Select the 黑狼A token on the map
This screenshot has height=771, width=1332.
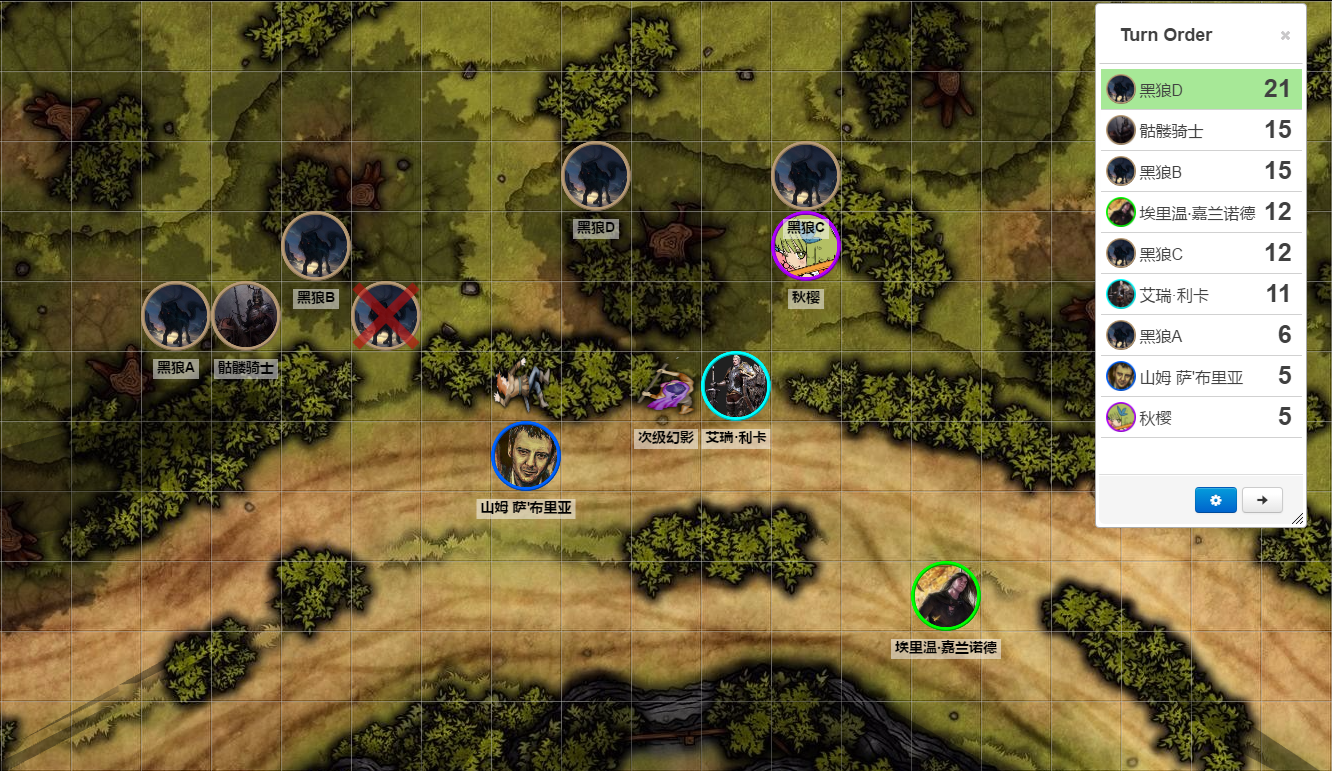(x=176, y=316)
